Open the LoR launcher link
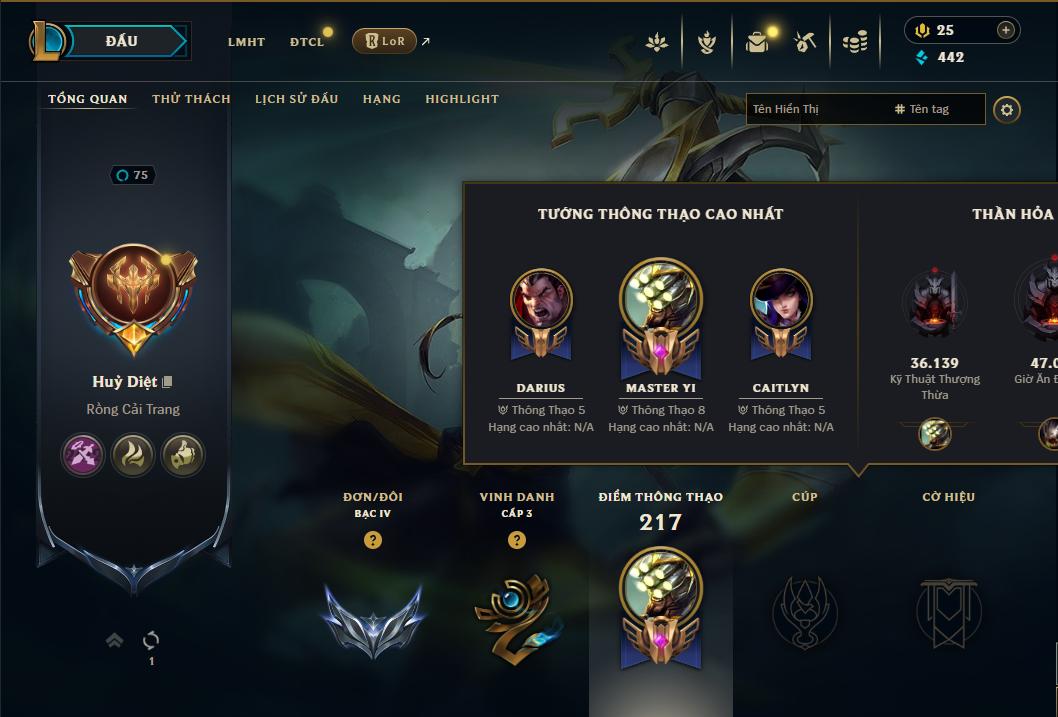Screen dimensions: 1058x717 pyautogui.click(x=384, y=41)
